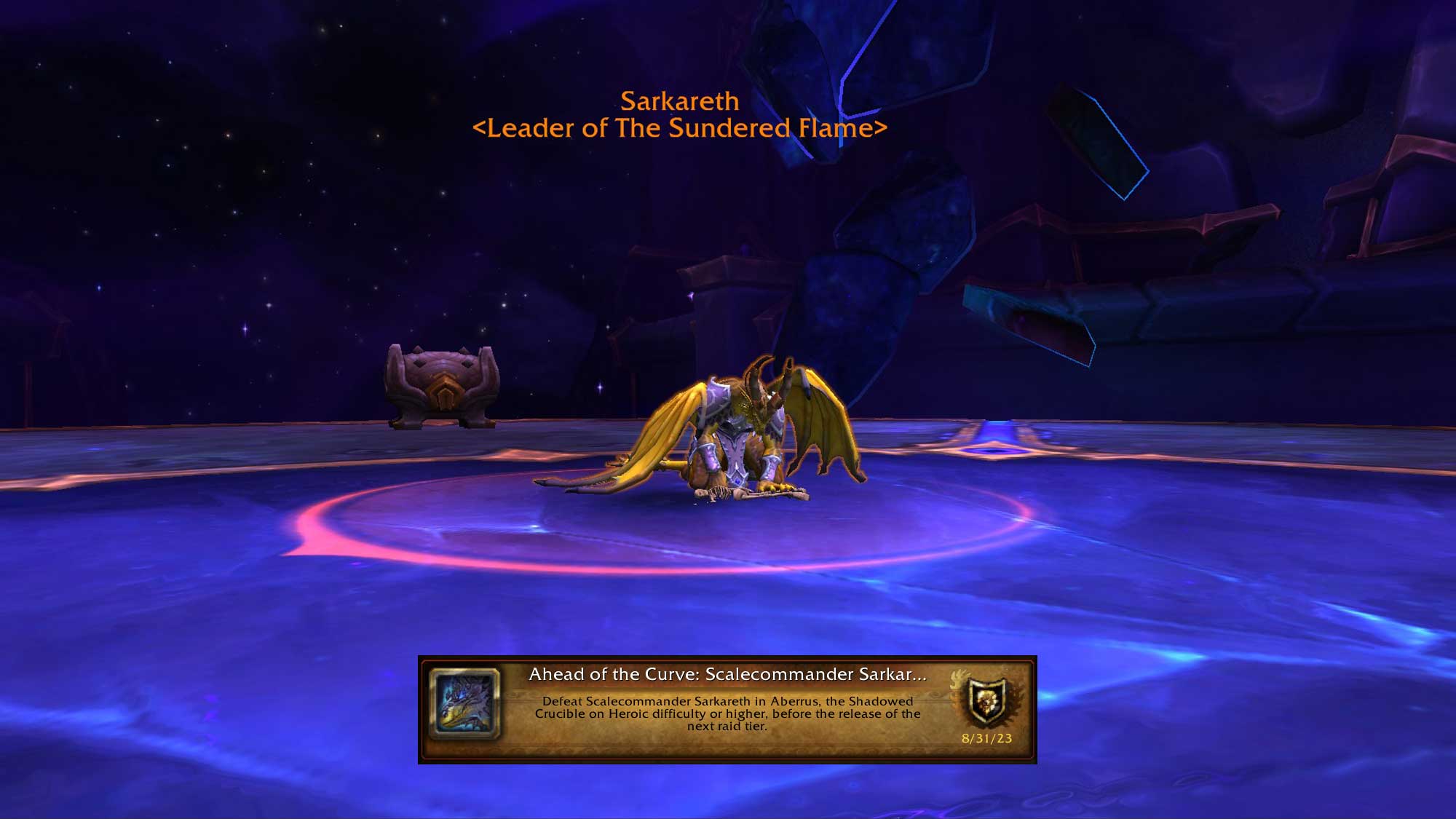Open the Ahead of the Curve achievement toast
1456x819 pixels.
(727, 709)
